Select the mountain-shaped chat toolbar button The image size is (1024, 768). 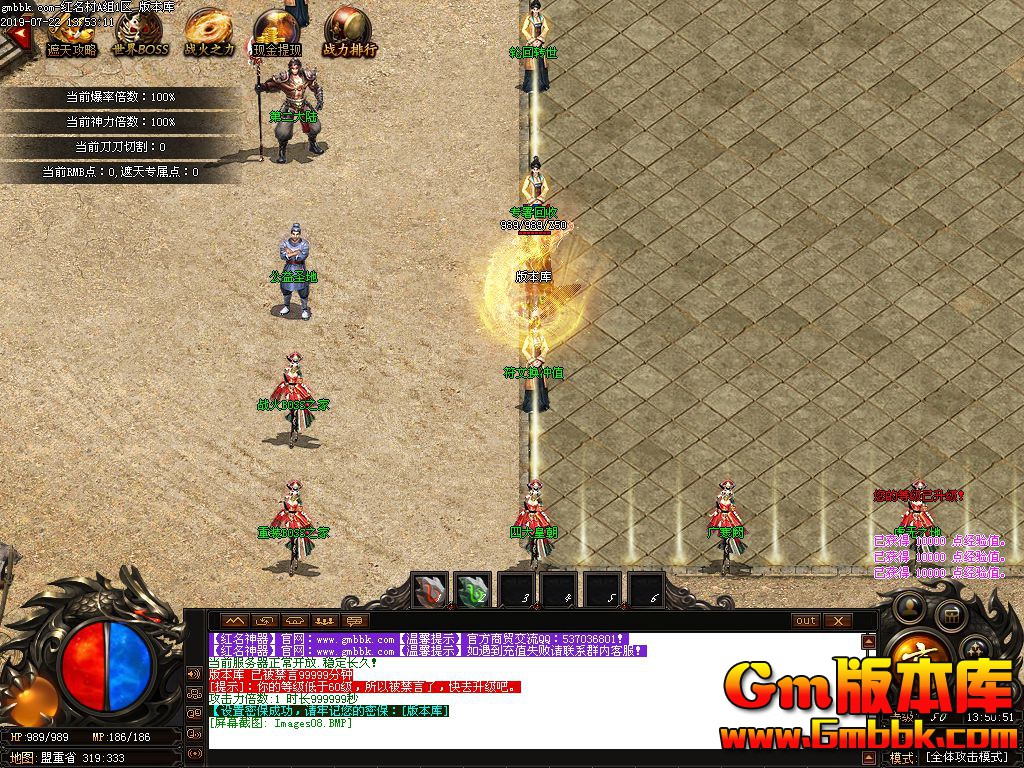pos(235,621)
